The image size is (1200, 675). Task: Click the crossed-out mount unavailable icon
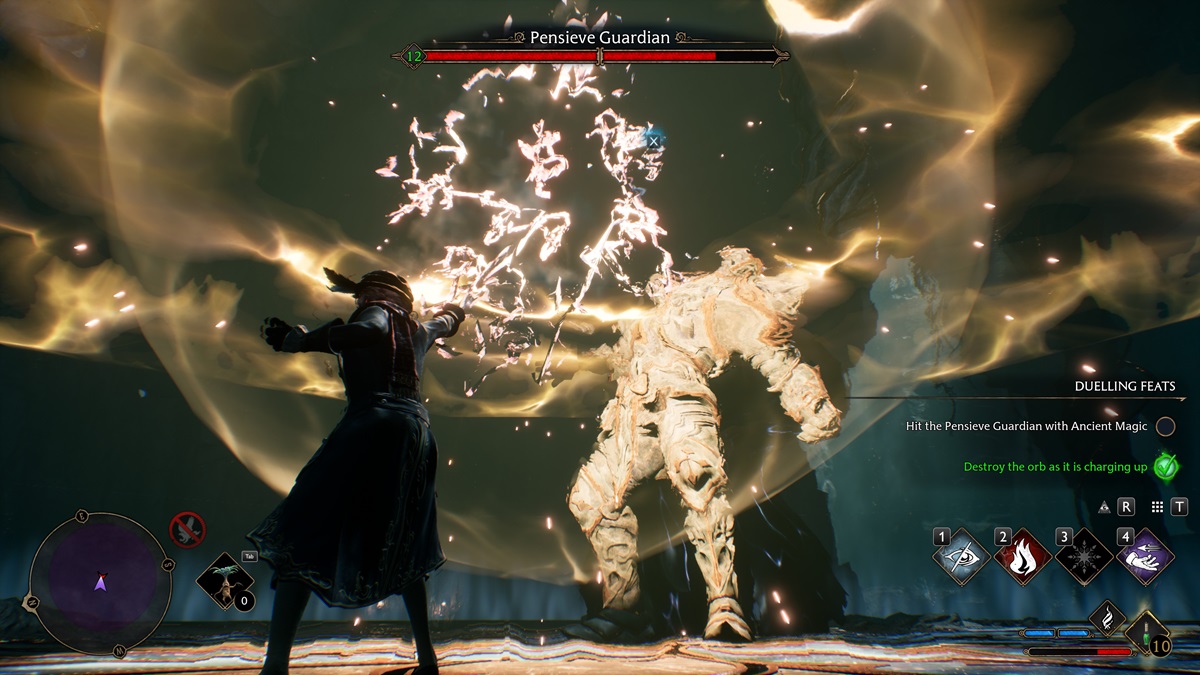tap(188, 529)
